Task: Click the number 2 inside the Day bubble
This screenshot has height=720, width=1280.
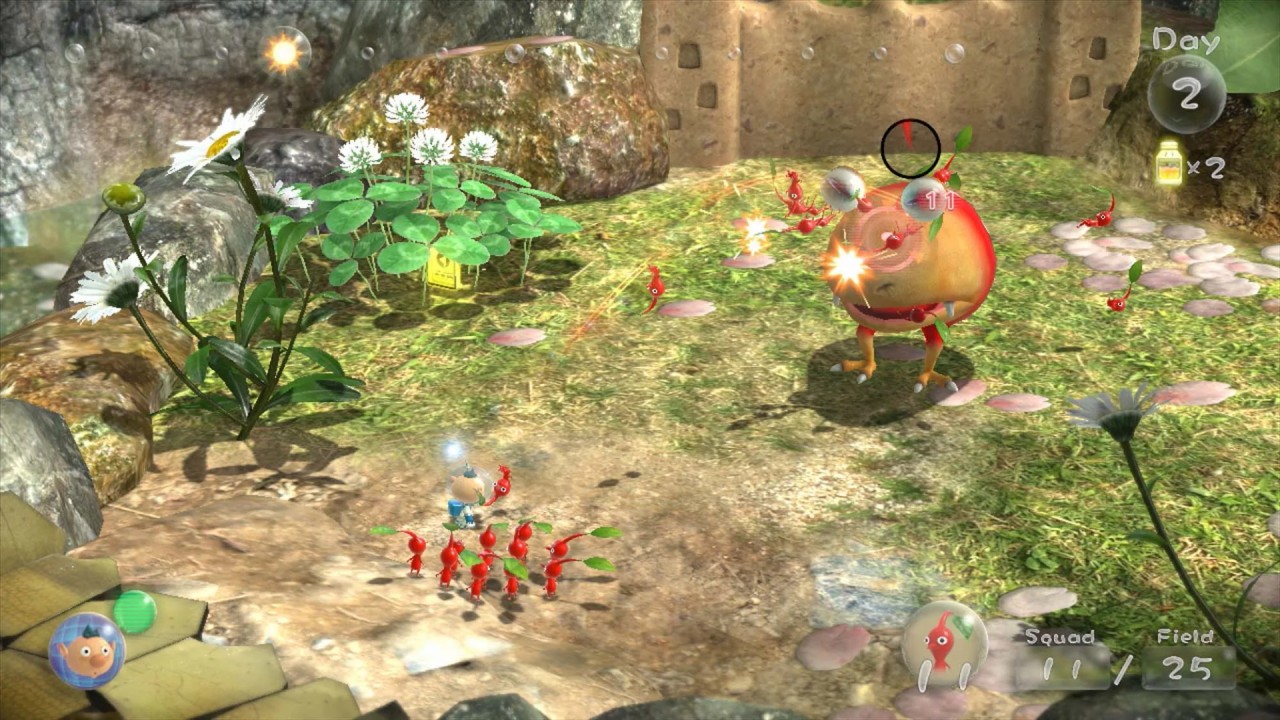Action: pos(1187,92)
